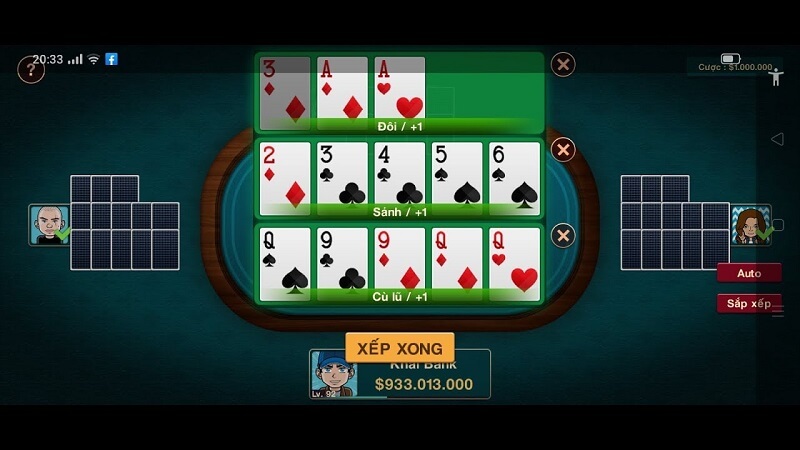Image resolution: width=800 pixels, height=450 pixels.
Task: Open the bald opponent's avatar profile
Action: point(48,224)
